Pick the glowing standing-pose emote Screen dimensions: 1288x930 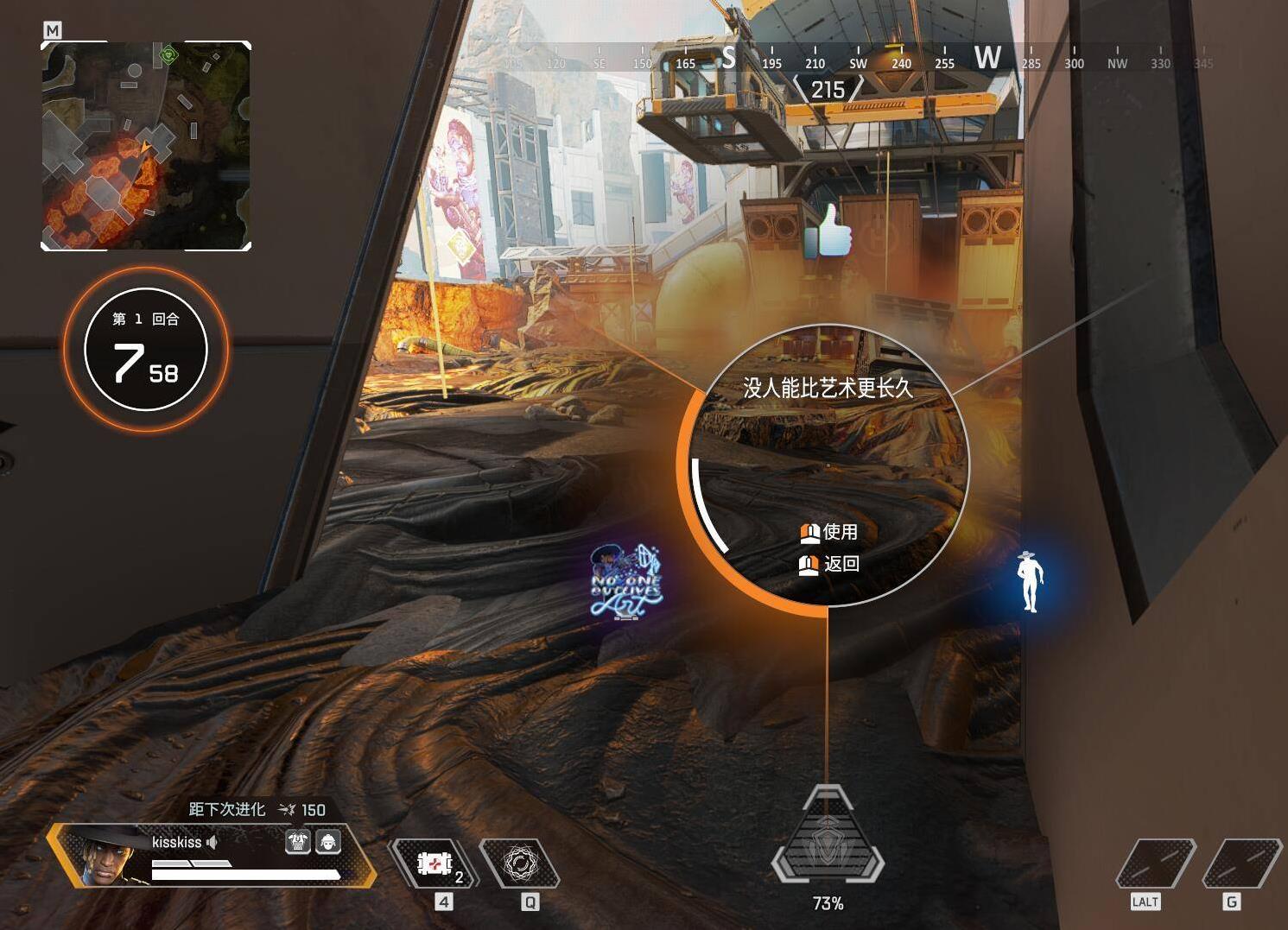pos(1029,581)
